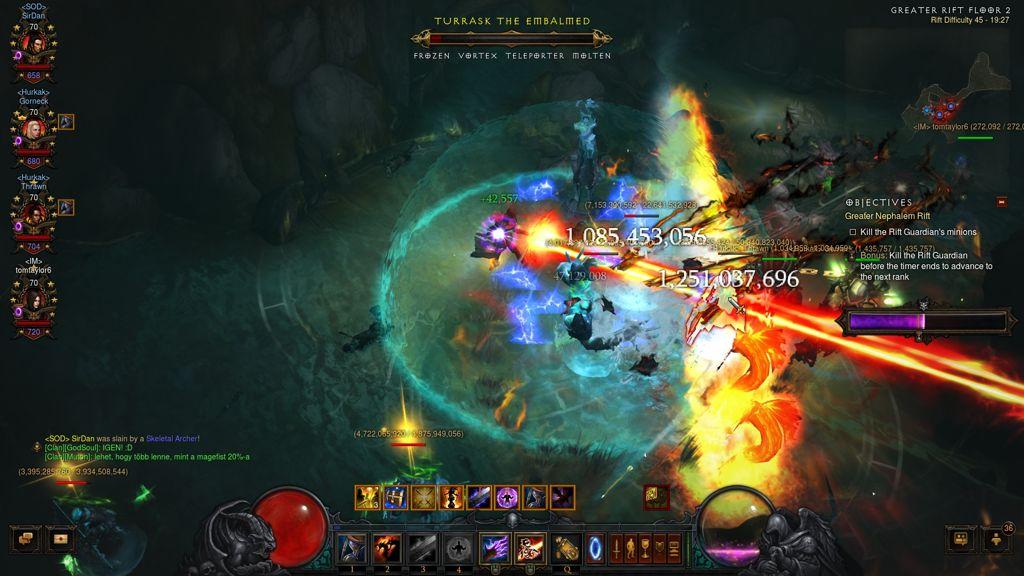Collapse the Objectives tracker
The height and width of the screenshot is (576, 1024).
click(1001, 202)
